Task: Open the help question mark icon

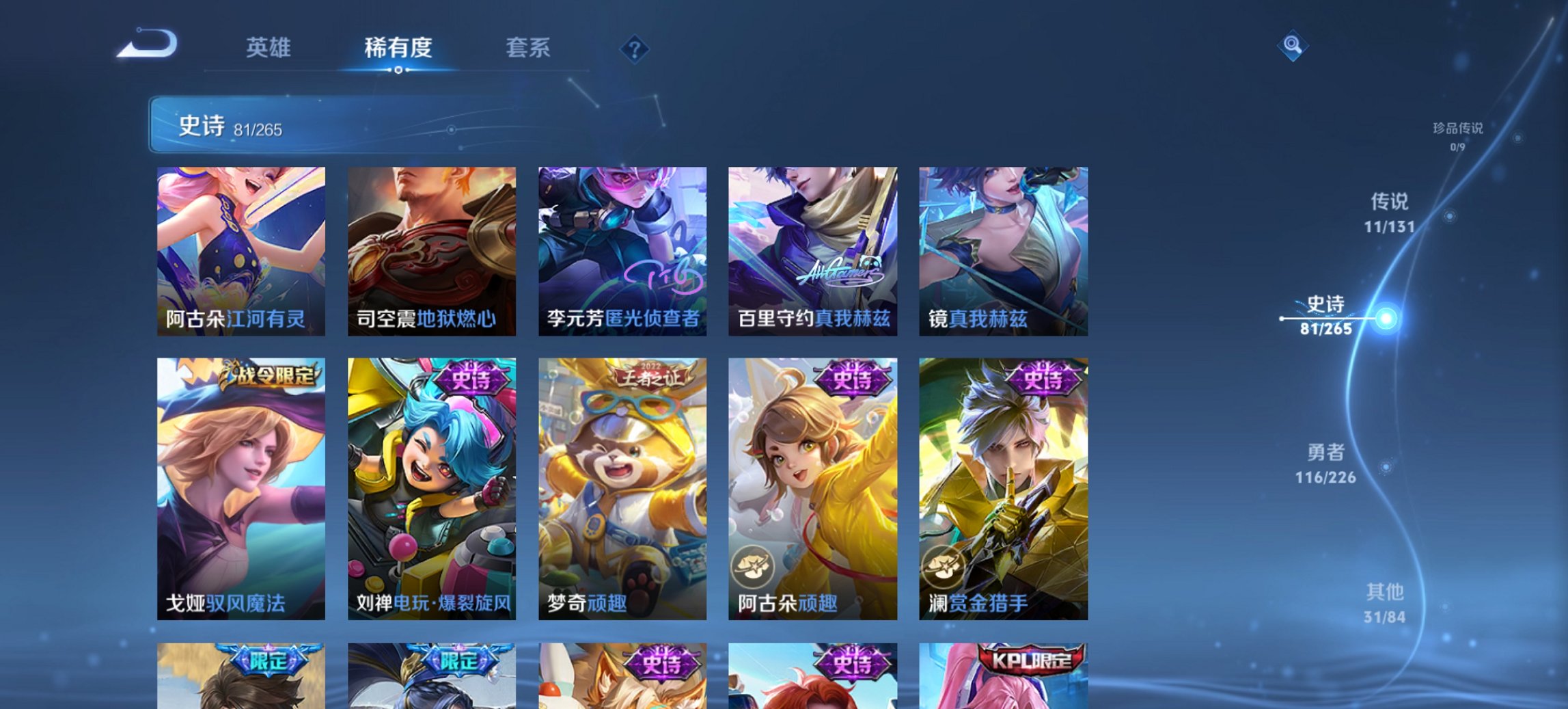Action: (x=635, y=49)
